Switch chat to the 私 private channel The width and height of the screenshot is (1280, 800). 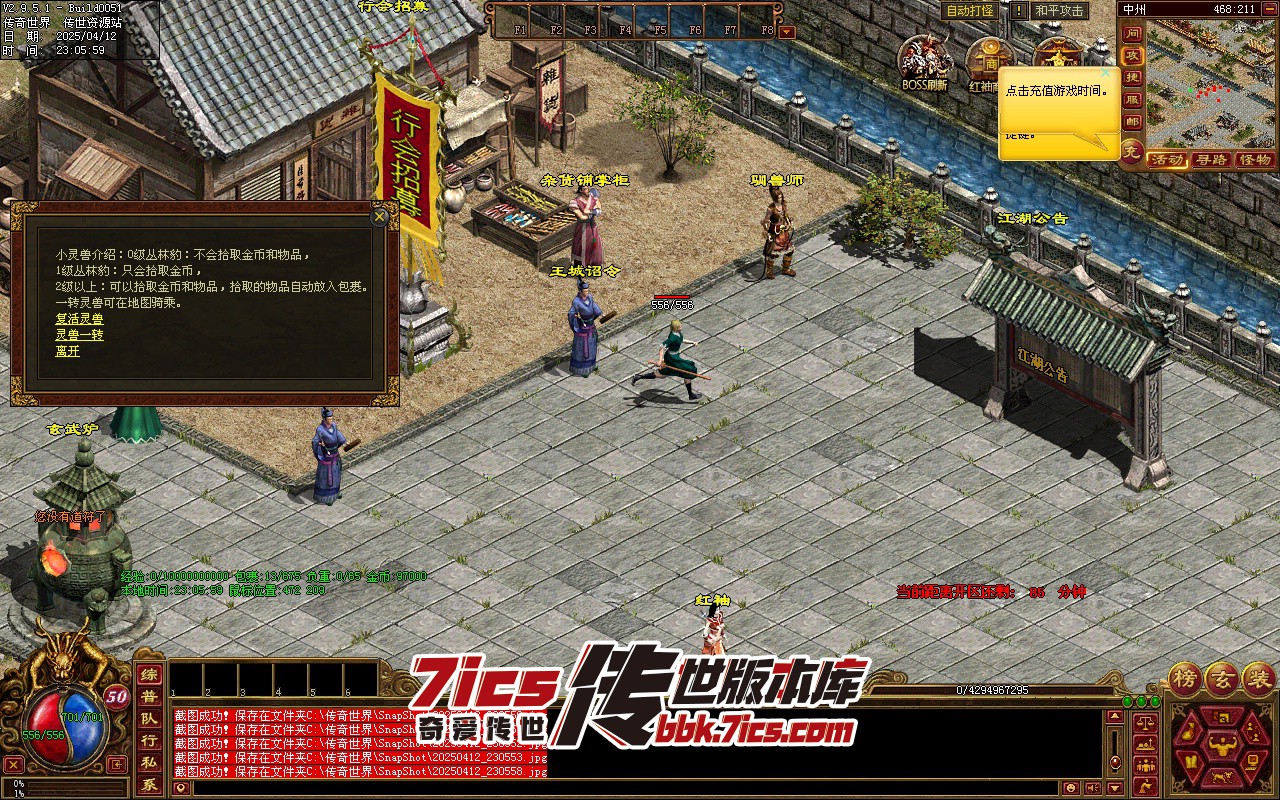click(148, 763)
